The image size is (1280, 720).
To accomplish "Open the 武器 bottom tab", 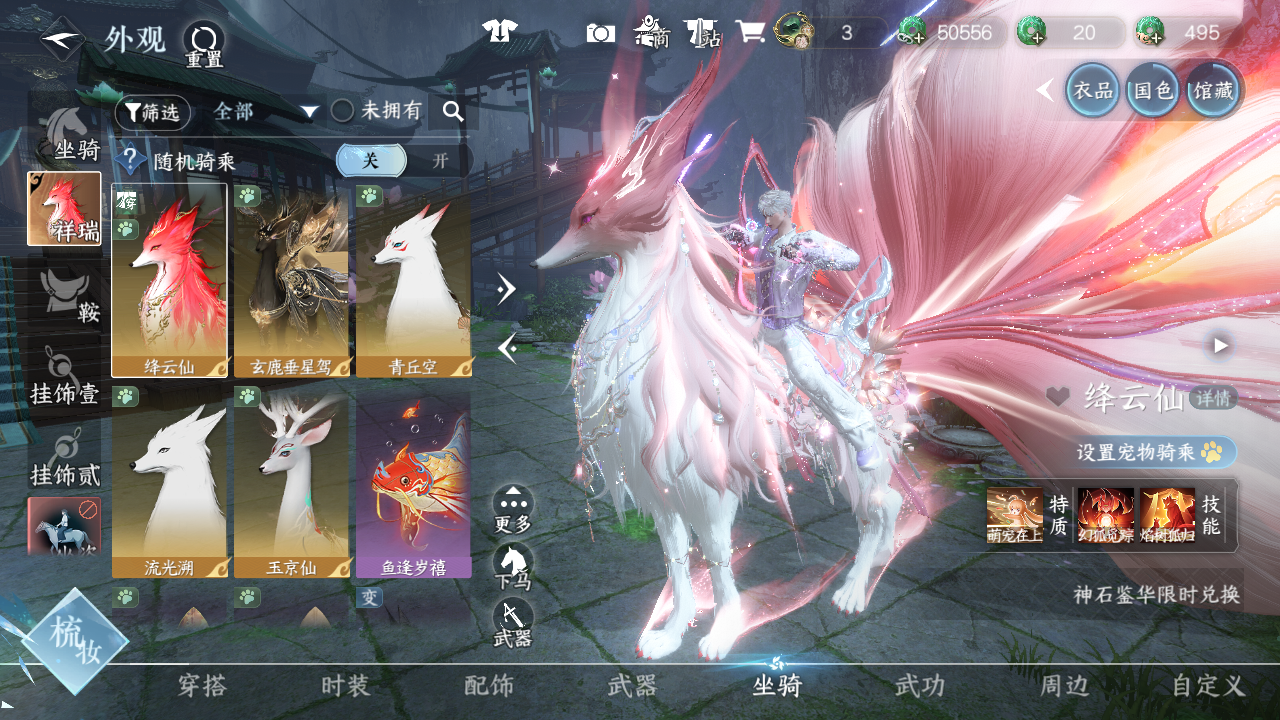I will tap(633, 686).
